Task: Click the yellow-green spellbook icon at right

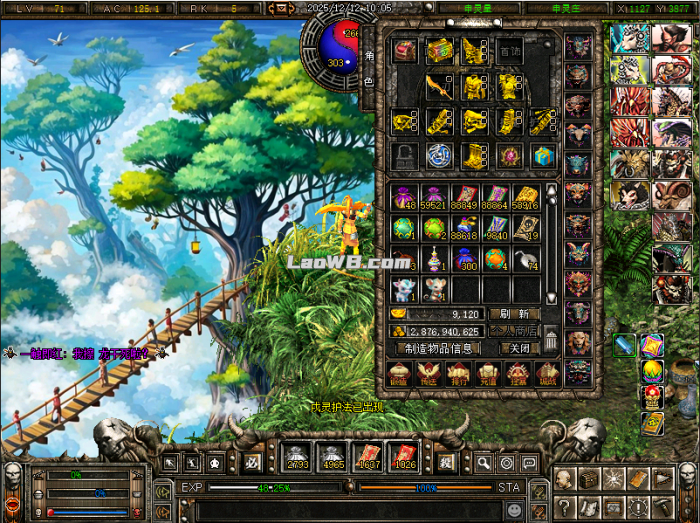Action: point(652,424)
